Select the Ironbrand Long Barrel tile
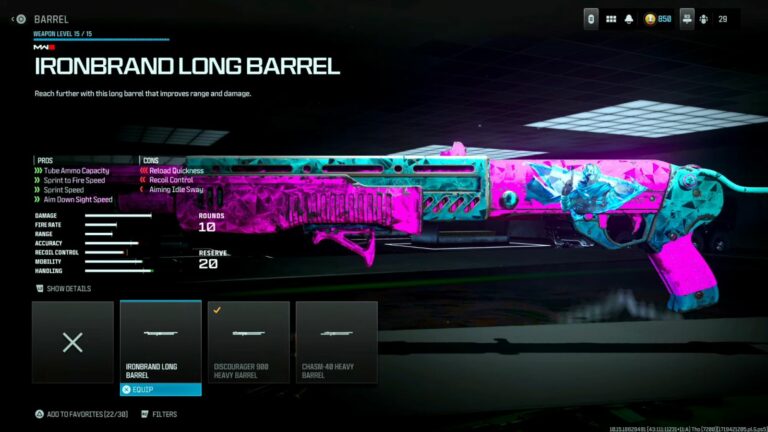This screenshot has height=432, width=768. pyautogui.click(x=160, y=341)
